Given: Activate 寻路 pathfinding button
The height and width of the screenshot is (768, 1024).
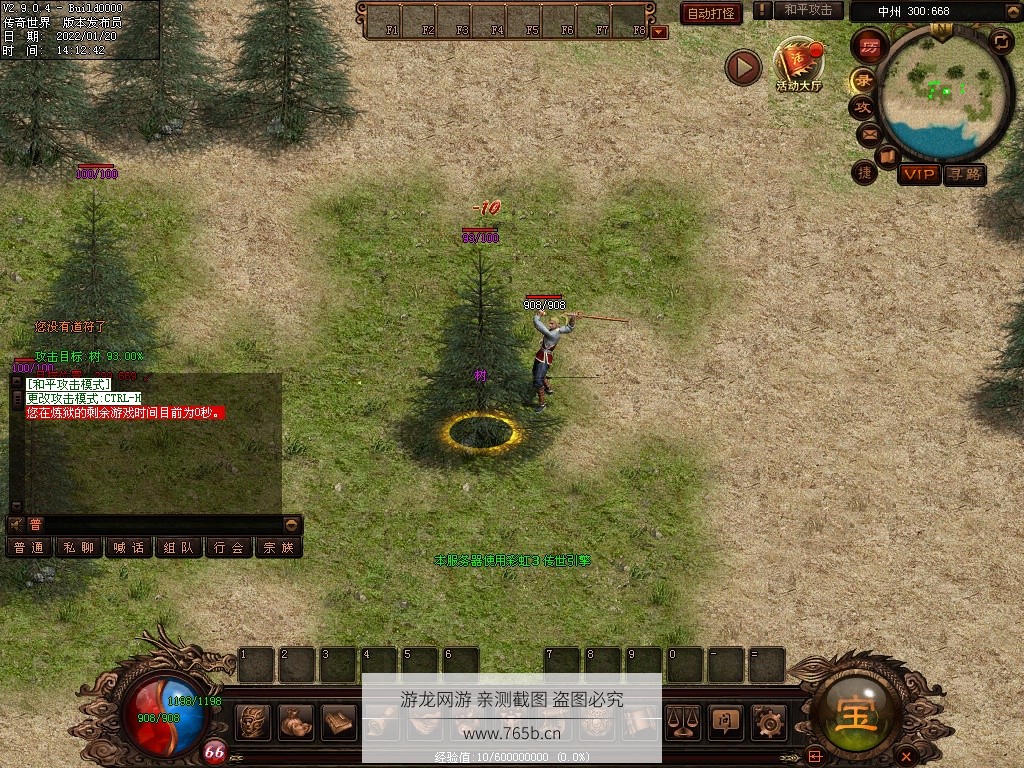Looking at the screenshot, I should point(964,175).
